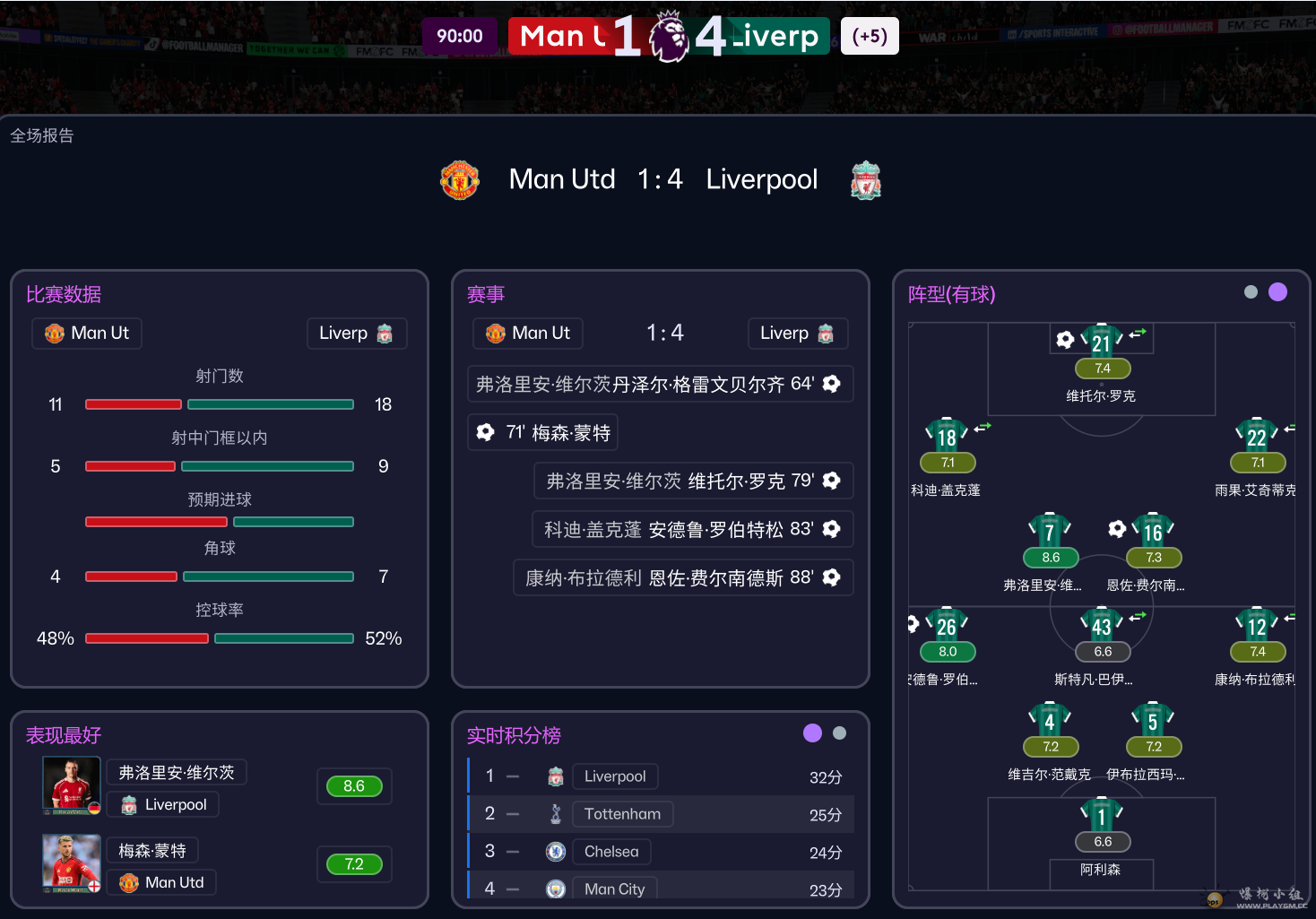Show the 83' 安德鲁·罗伯特松 goal event
The width and height of the screenshot is (1316, 919).
click(x=692, y=529)
